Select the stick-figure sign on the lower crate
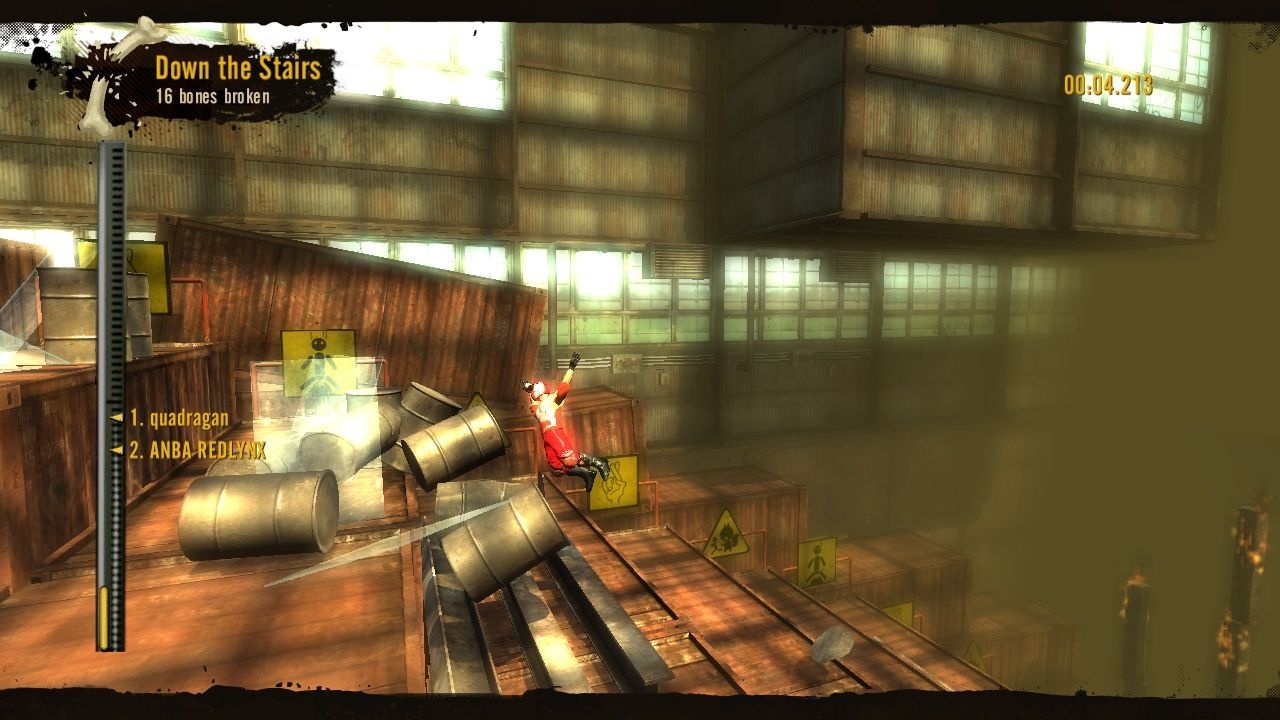 pyautogui.click(x=817, y=562)
